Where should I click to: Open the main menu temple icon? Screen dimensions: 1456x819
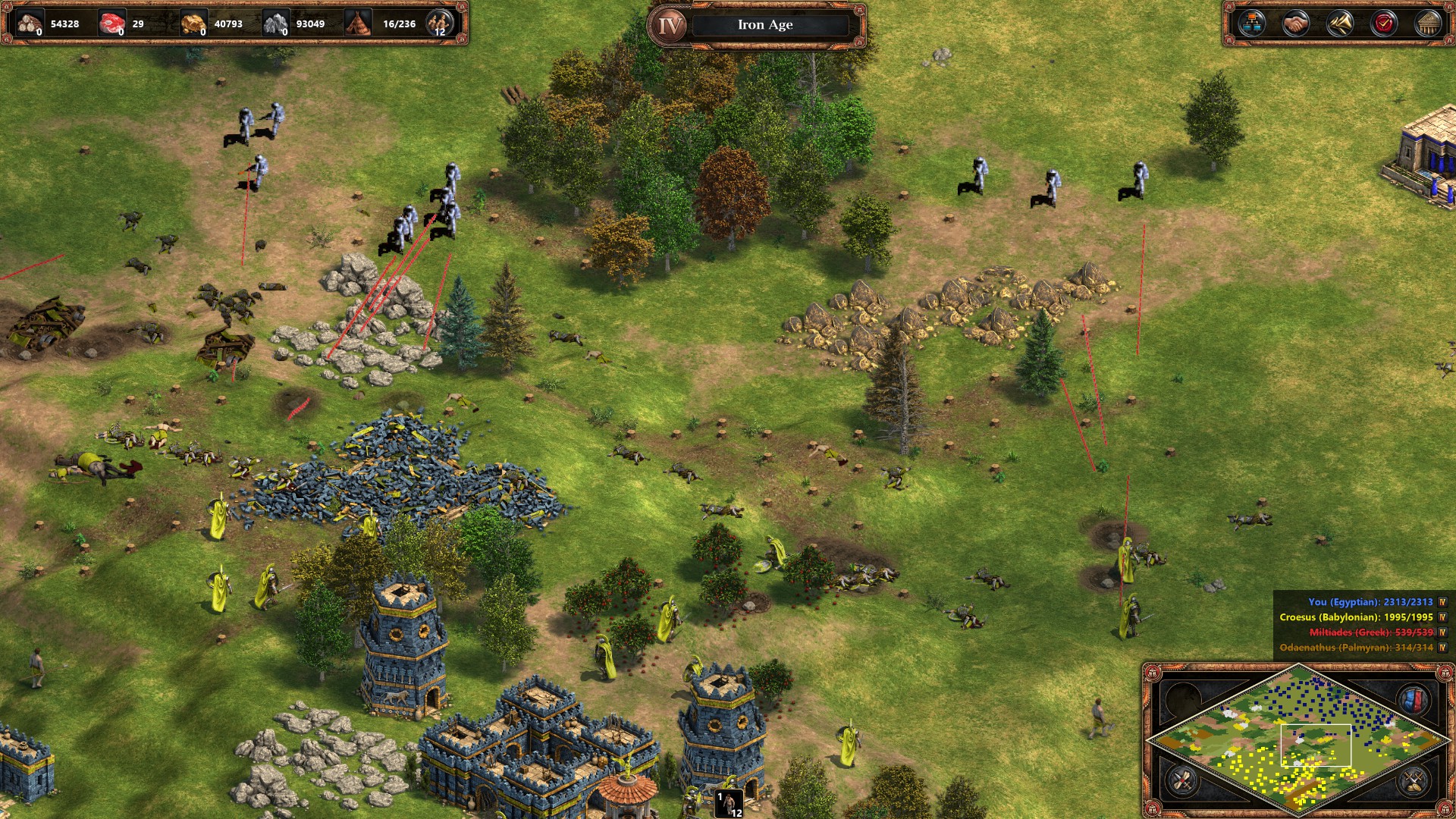click(x=1428, y=24)
